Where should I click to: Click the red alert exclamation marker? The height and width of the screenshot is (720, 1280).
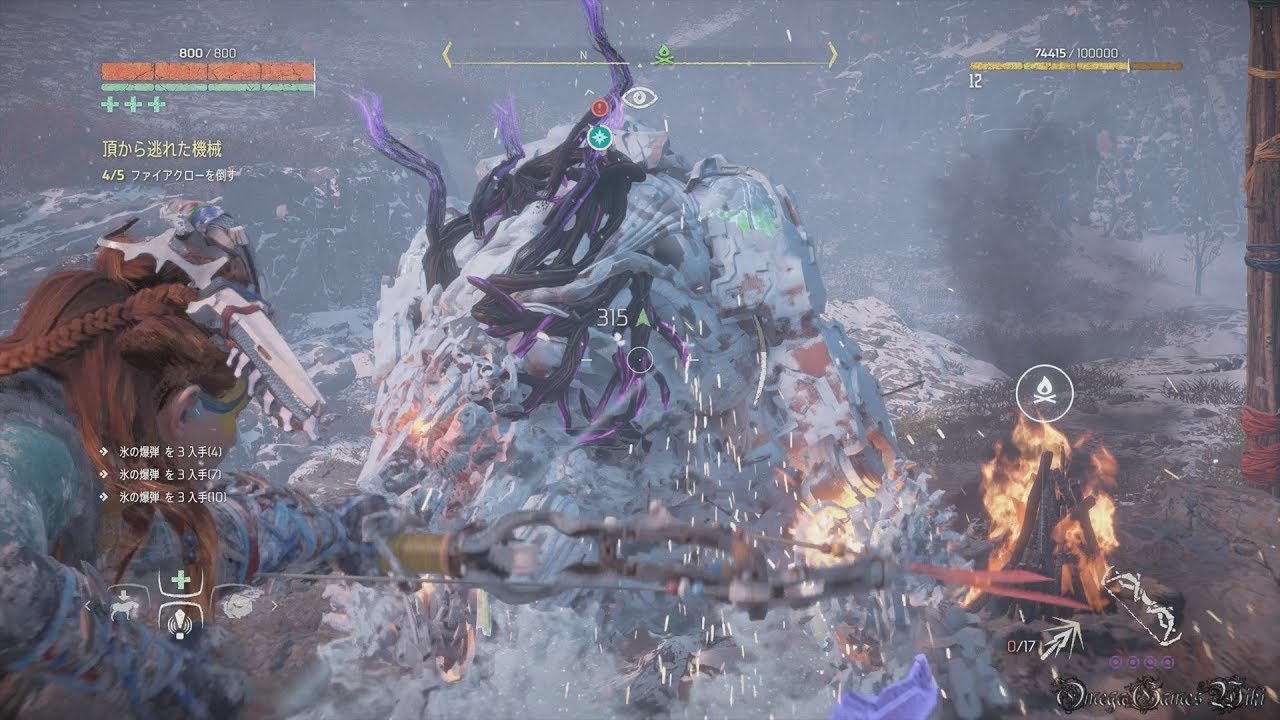tap(600, 107)
